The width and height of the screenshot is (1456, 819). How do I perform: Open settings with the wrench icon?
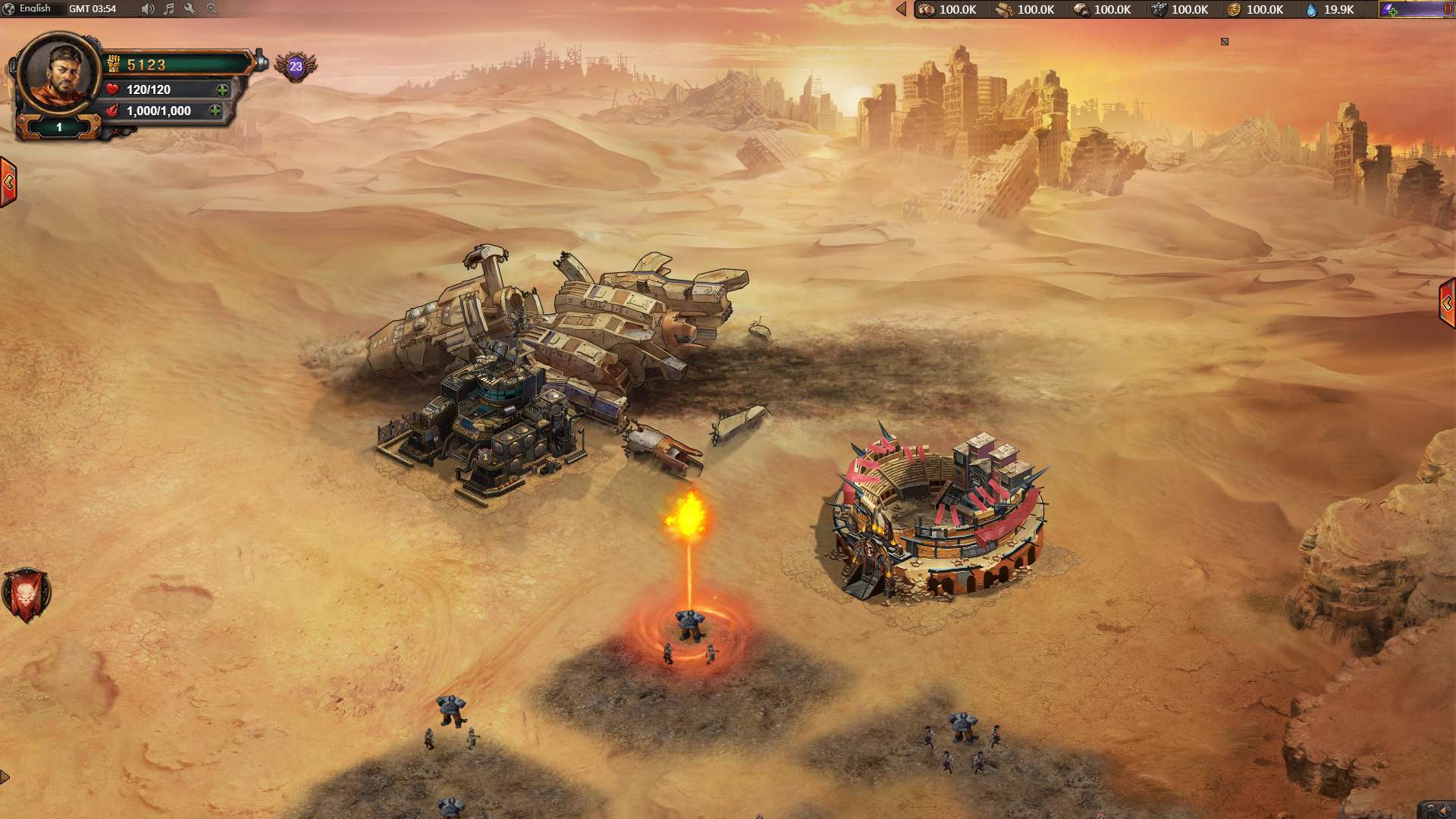pyautogui.click(x=190, y=9)
